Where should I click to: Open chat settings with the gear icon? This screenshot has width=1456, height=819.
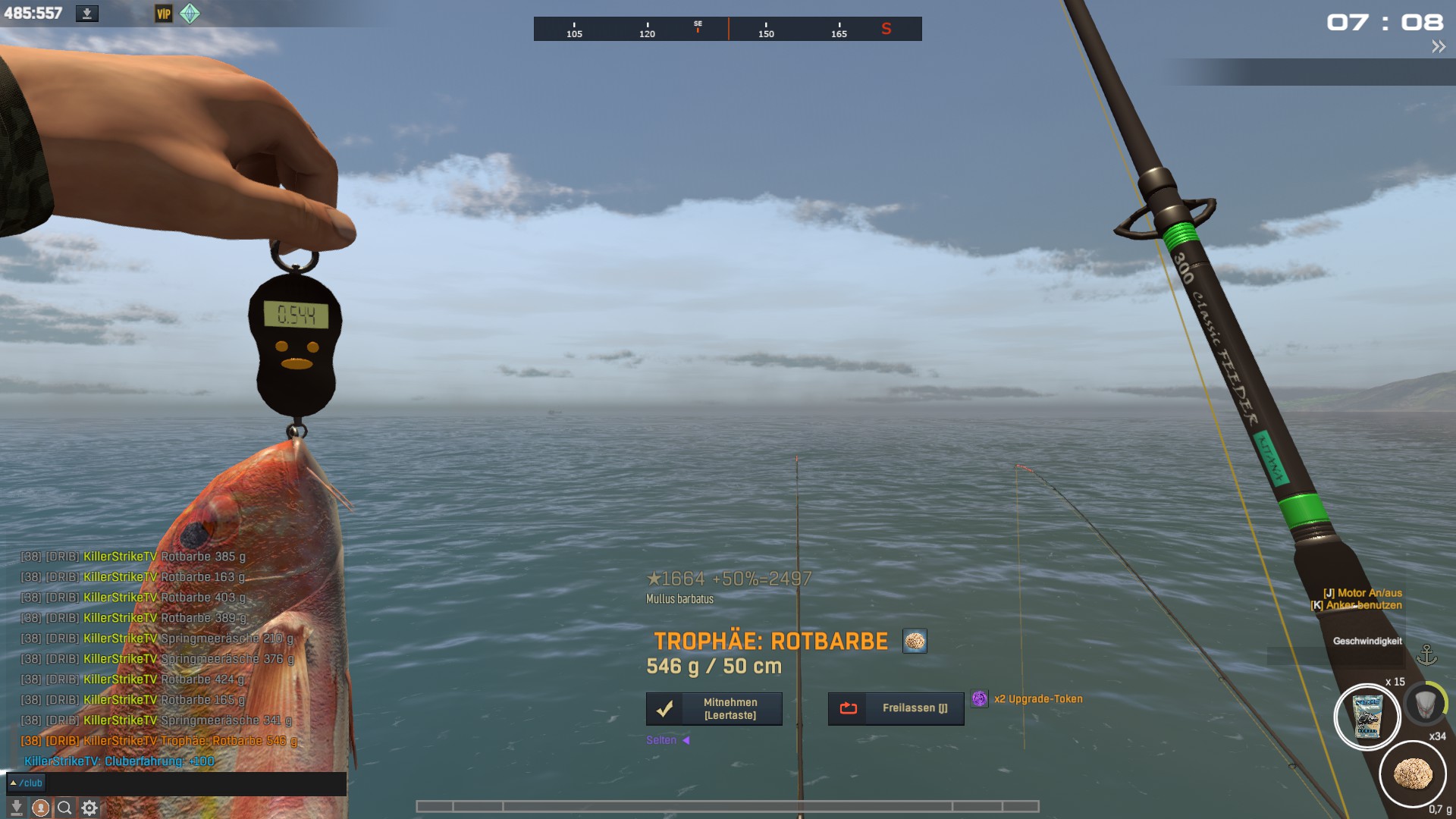coord(89,808)
